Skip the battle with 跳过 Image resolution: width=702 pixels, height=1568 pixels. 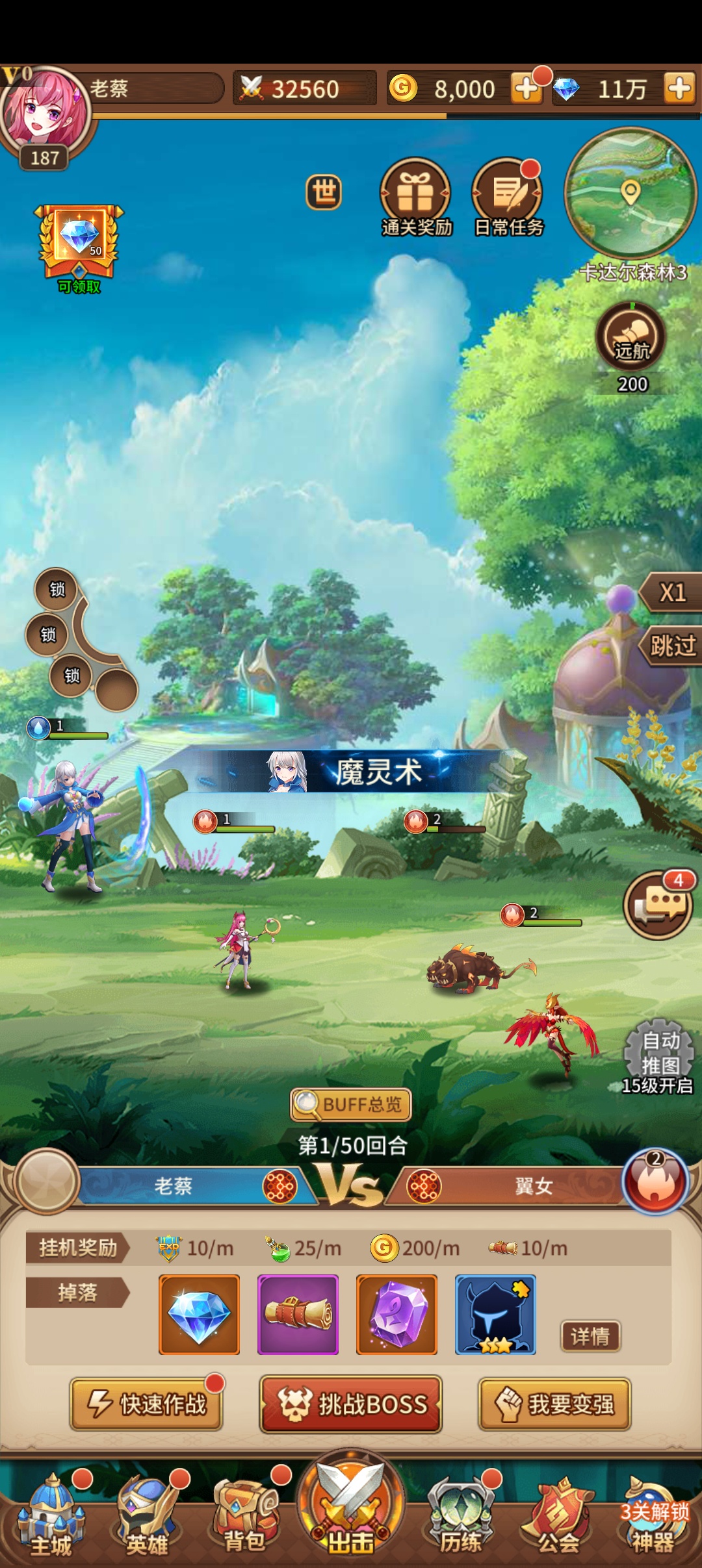coord(672,646)
